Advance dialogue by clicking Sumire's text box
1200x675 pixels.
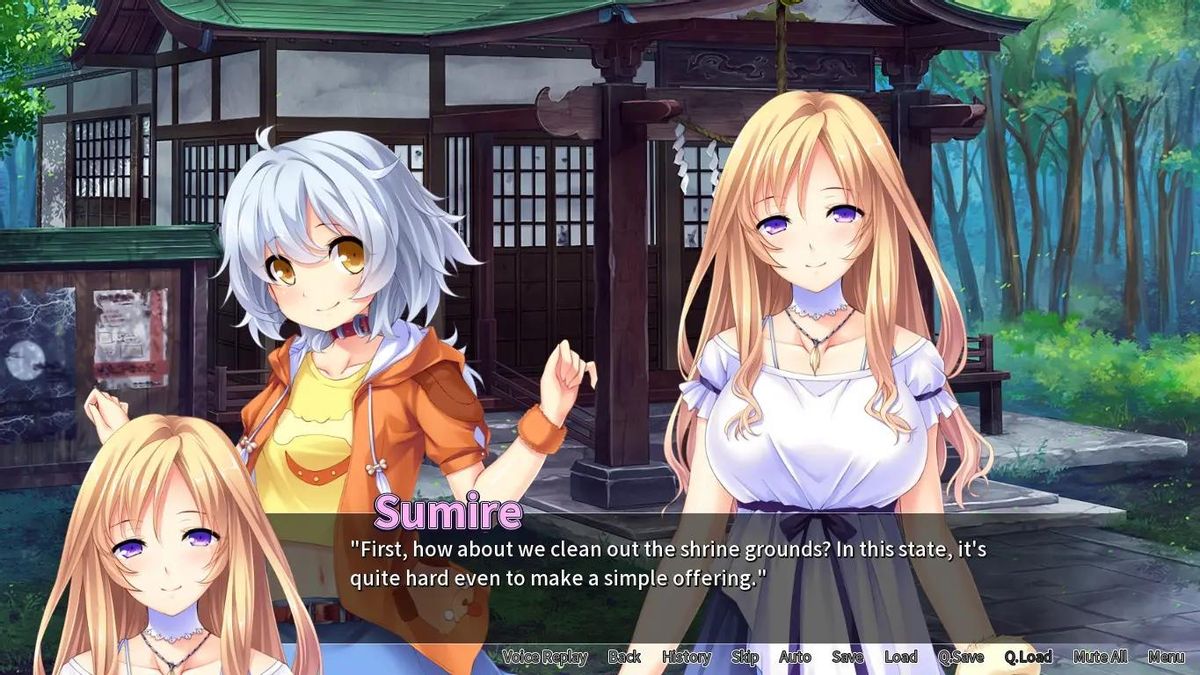point(660,564)
